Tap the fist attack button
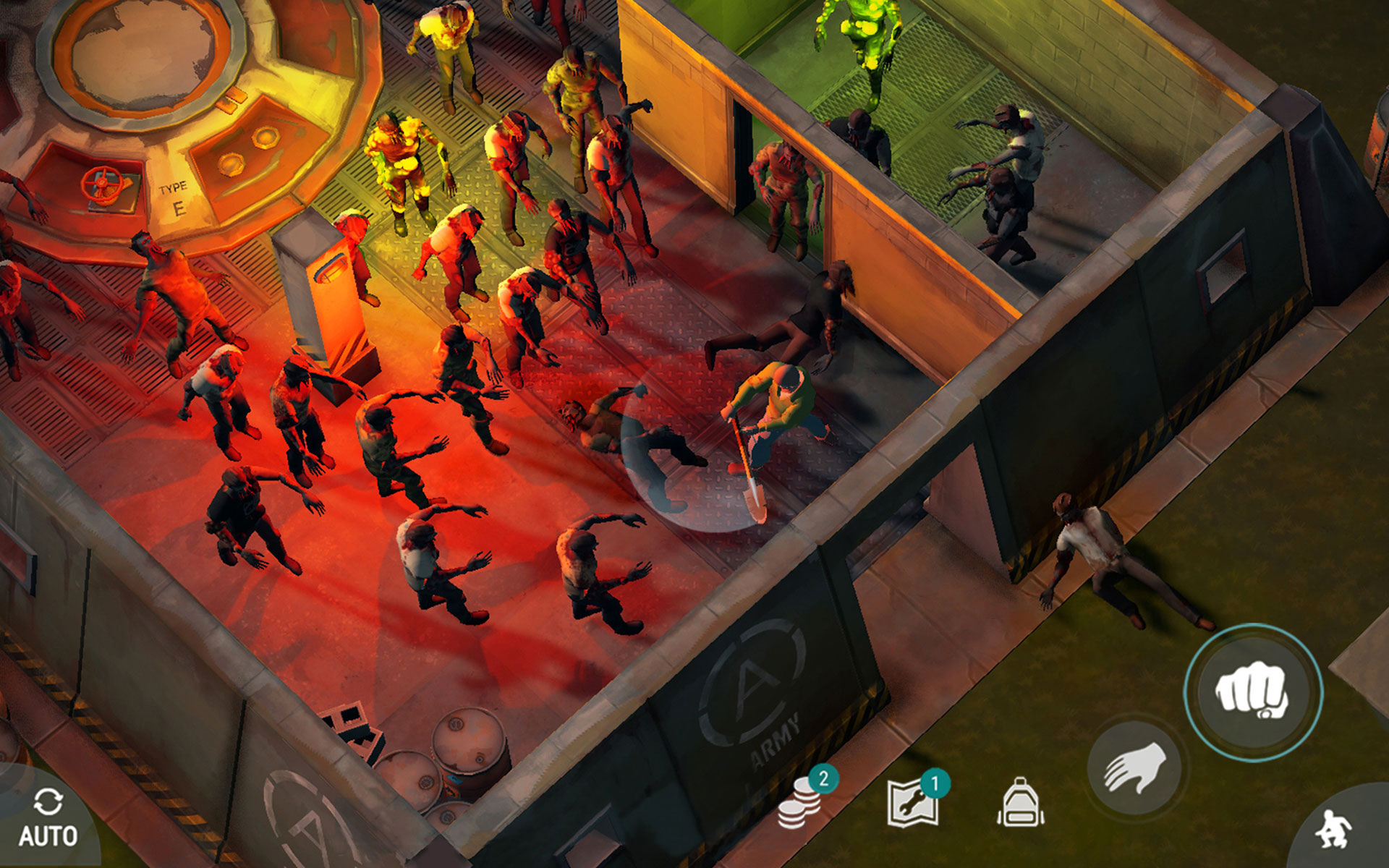 (1253, 692)
